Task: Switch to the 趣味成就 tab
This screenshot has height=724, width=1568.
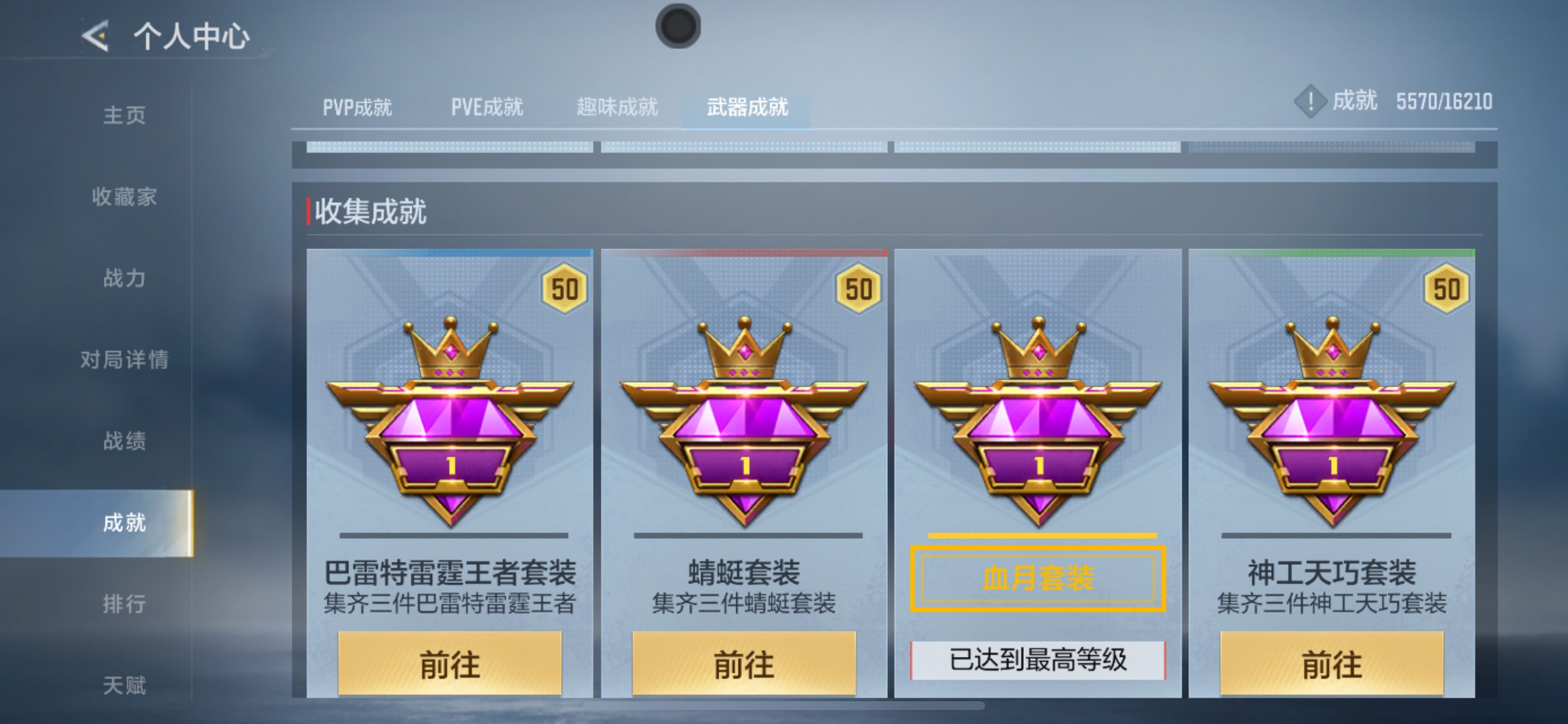Action: click(x=617, y=107)
